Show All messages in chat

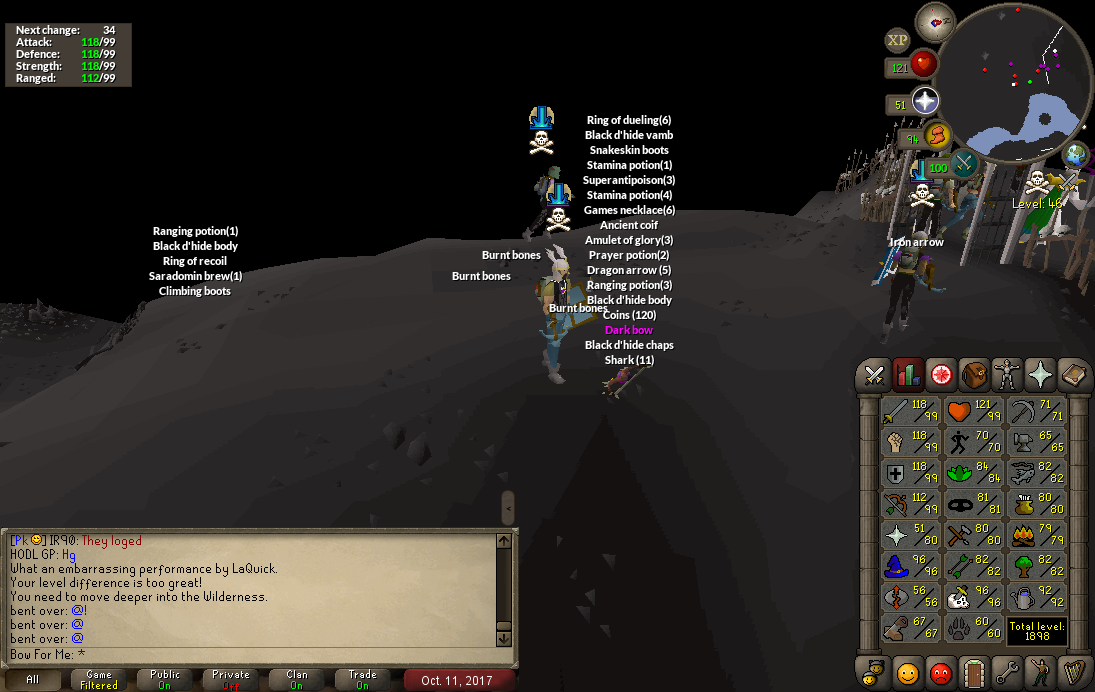pos(33,679)
